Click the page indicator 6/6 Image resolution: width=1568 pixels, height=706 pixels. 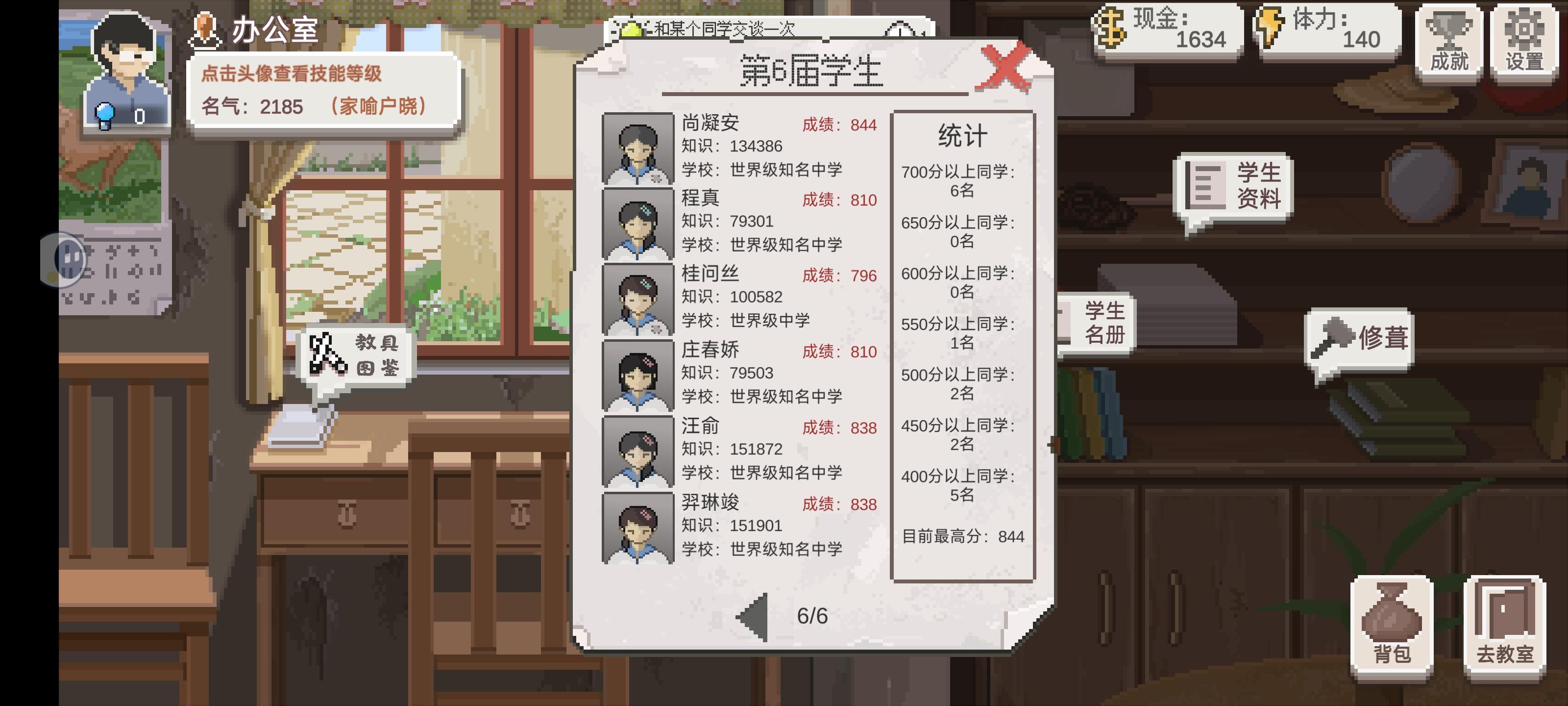[x=814, y=617]
